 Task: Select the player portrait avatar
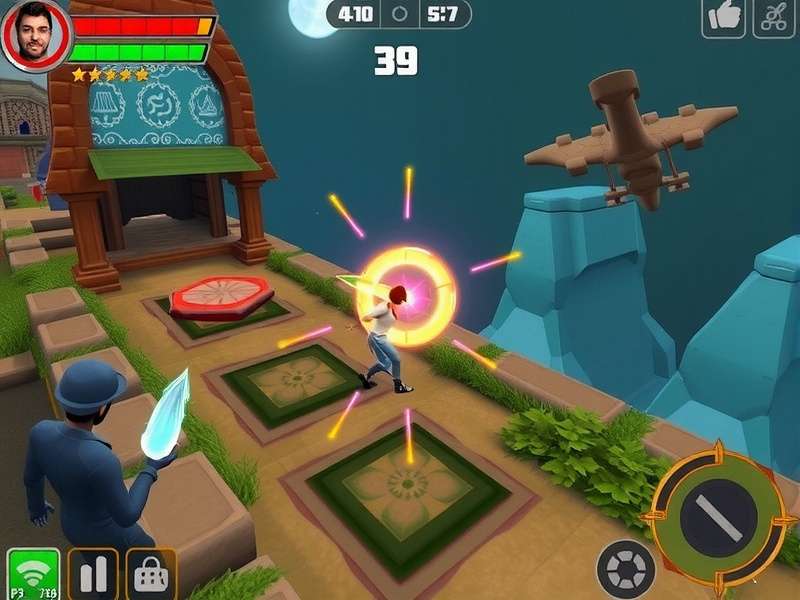point(35,35)
